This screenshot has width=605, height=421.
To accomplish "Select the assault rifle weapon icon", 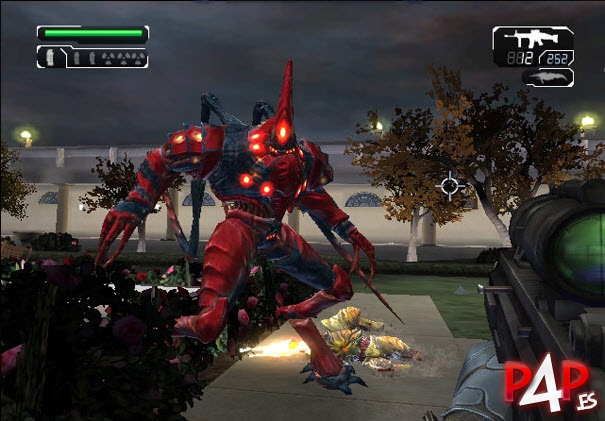I will coord(529,40).
